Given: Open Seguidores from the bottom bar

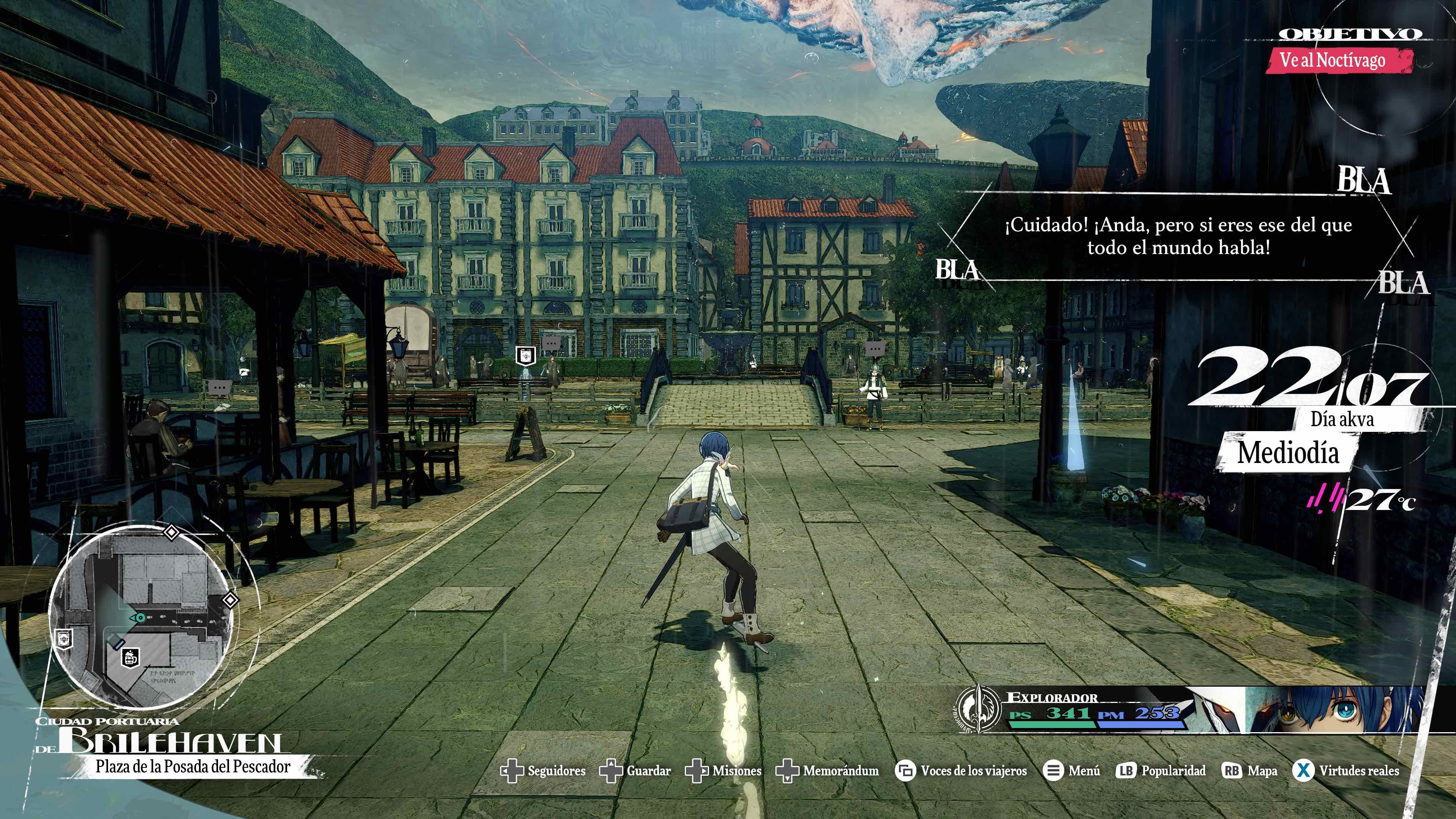Looking at the screenshot, I should click(544, 771).
